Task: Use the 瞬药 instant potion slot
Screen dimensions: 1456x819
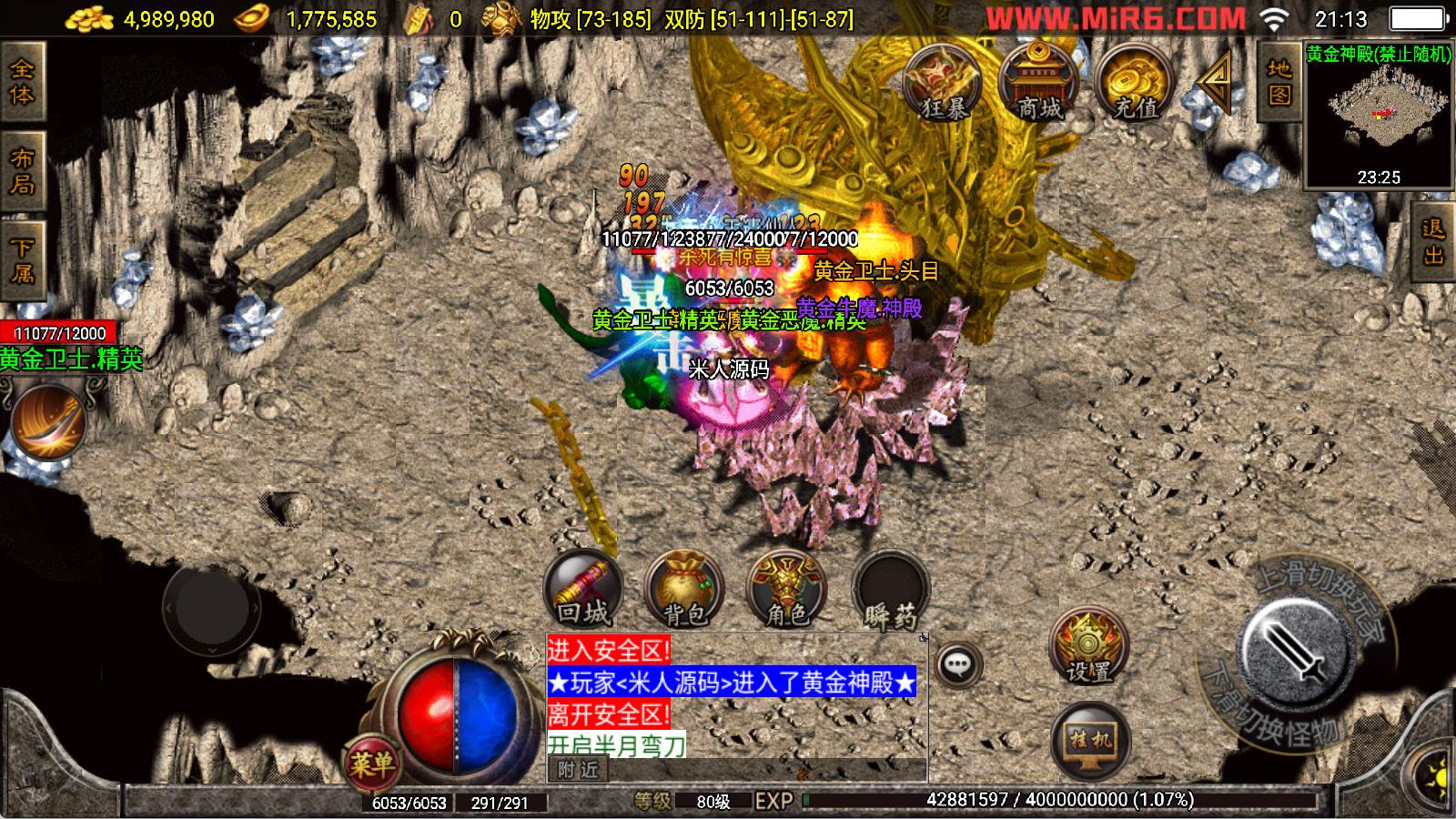Action: tap(890, 589)
